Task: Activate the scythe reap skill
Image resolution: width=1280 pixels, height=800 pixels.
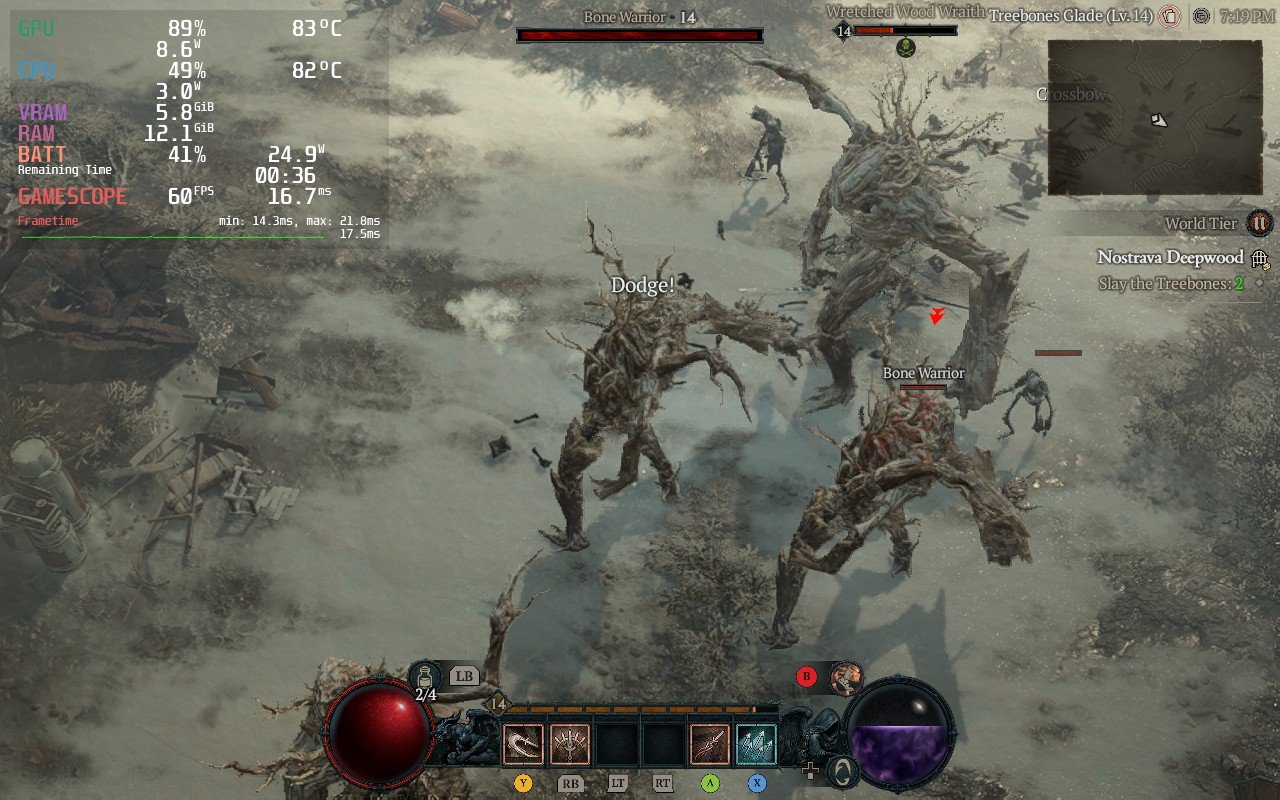Action: (523, 745)
